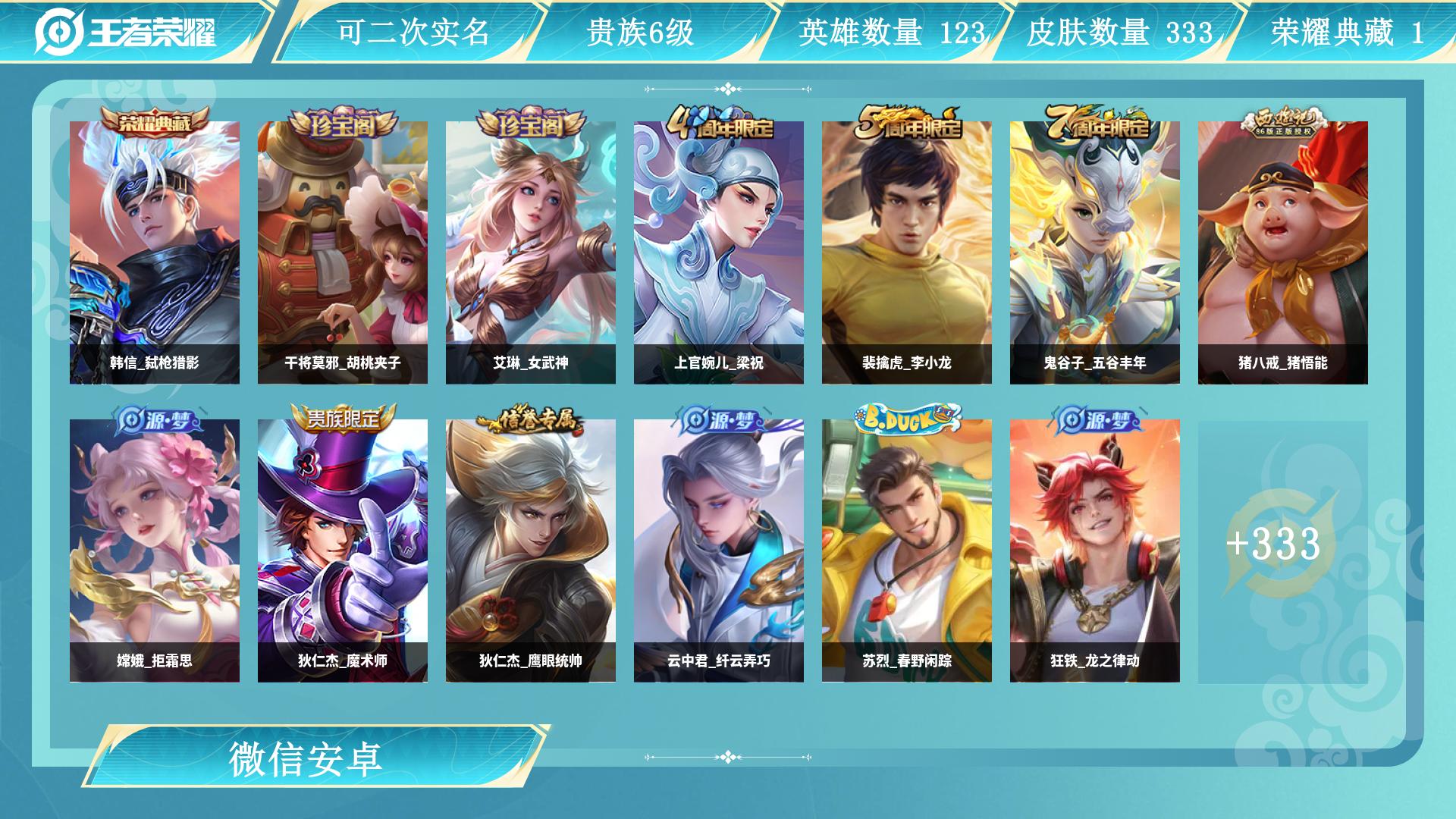Switch to the 荣耀典藏 header tab

pyautogui.click(x=1347, y=32)
